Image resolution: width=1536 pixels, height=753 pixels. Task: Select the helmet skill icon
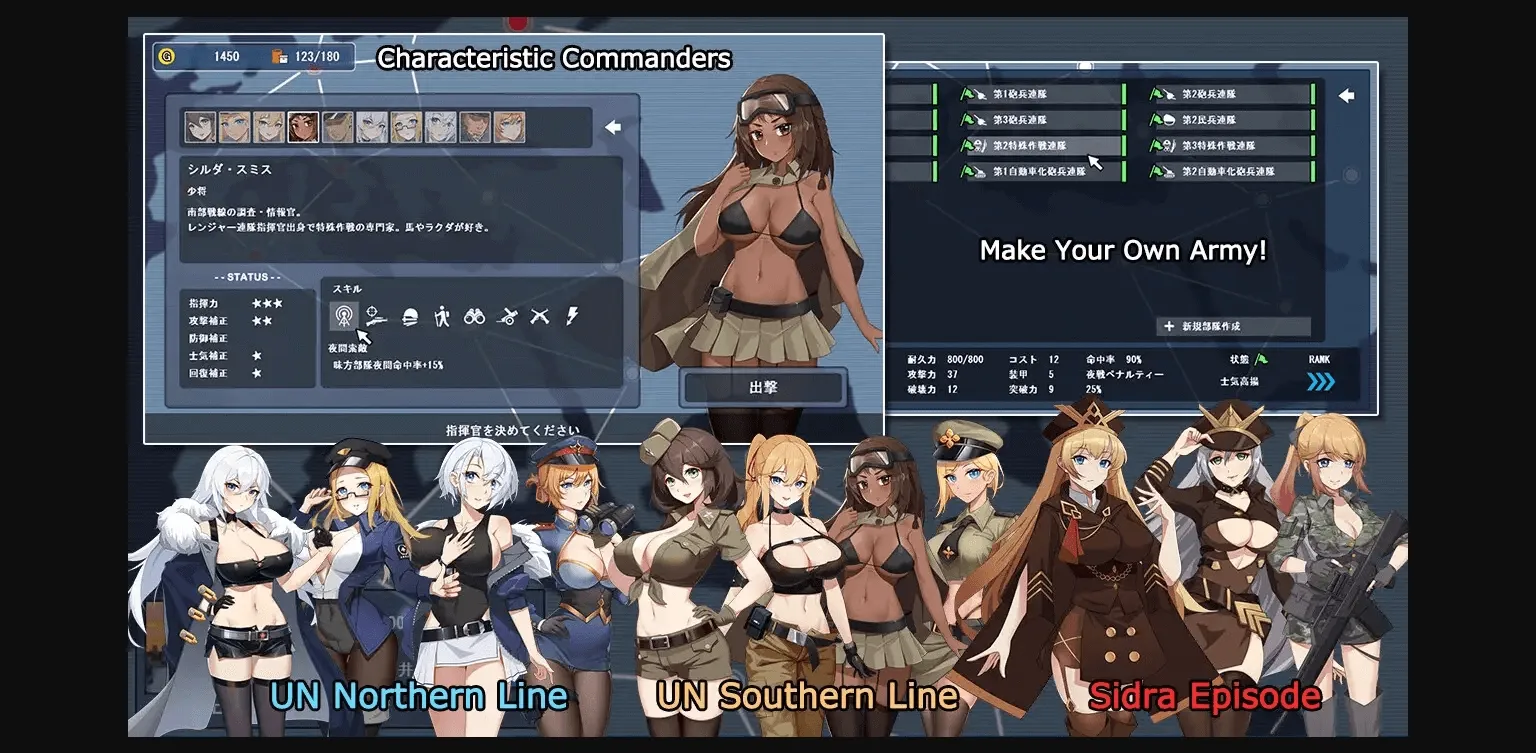point(411,317)
